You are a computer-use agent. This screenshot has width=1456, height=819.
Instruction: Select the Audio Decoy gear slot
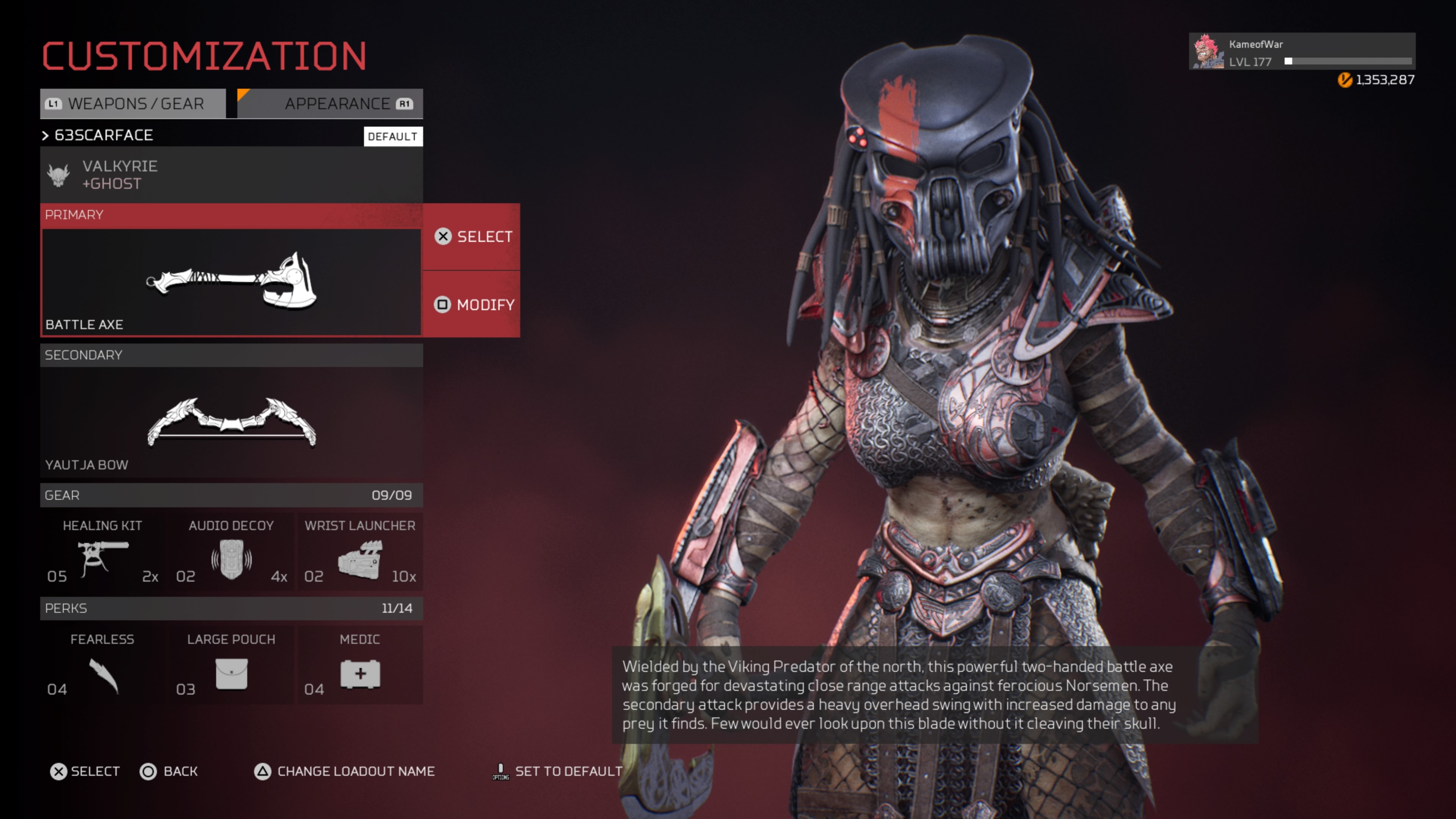pos(231,552)
